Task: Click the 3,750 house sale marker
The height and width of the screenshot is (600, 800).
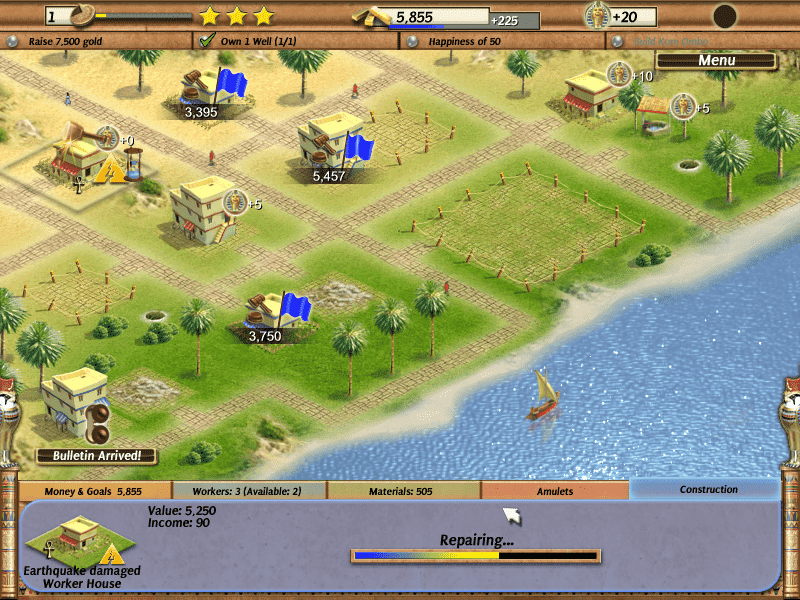Action: pos(264,336)
